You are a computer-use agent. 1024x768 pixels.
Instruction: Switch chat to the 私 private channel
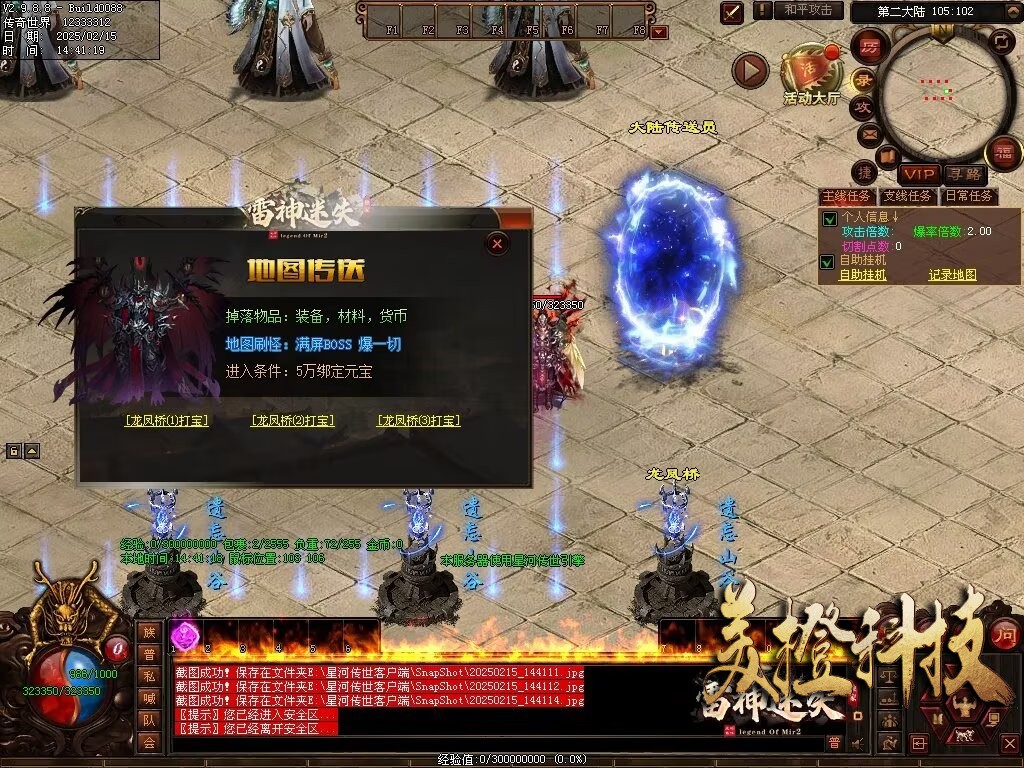coord(149,675)
